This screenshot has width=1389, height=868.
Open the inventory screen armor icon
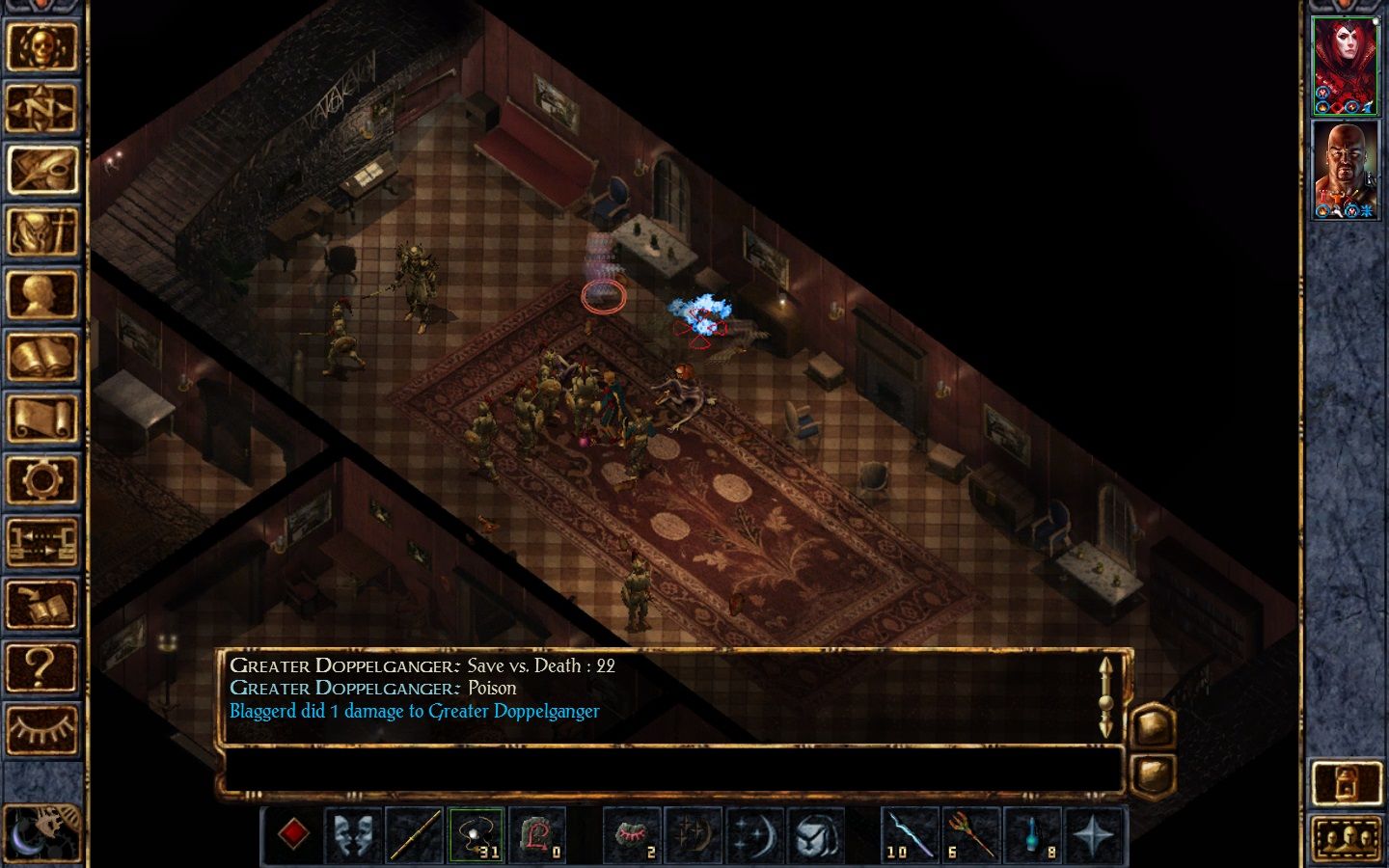41,232
